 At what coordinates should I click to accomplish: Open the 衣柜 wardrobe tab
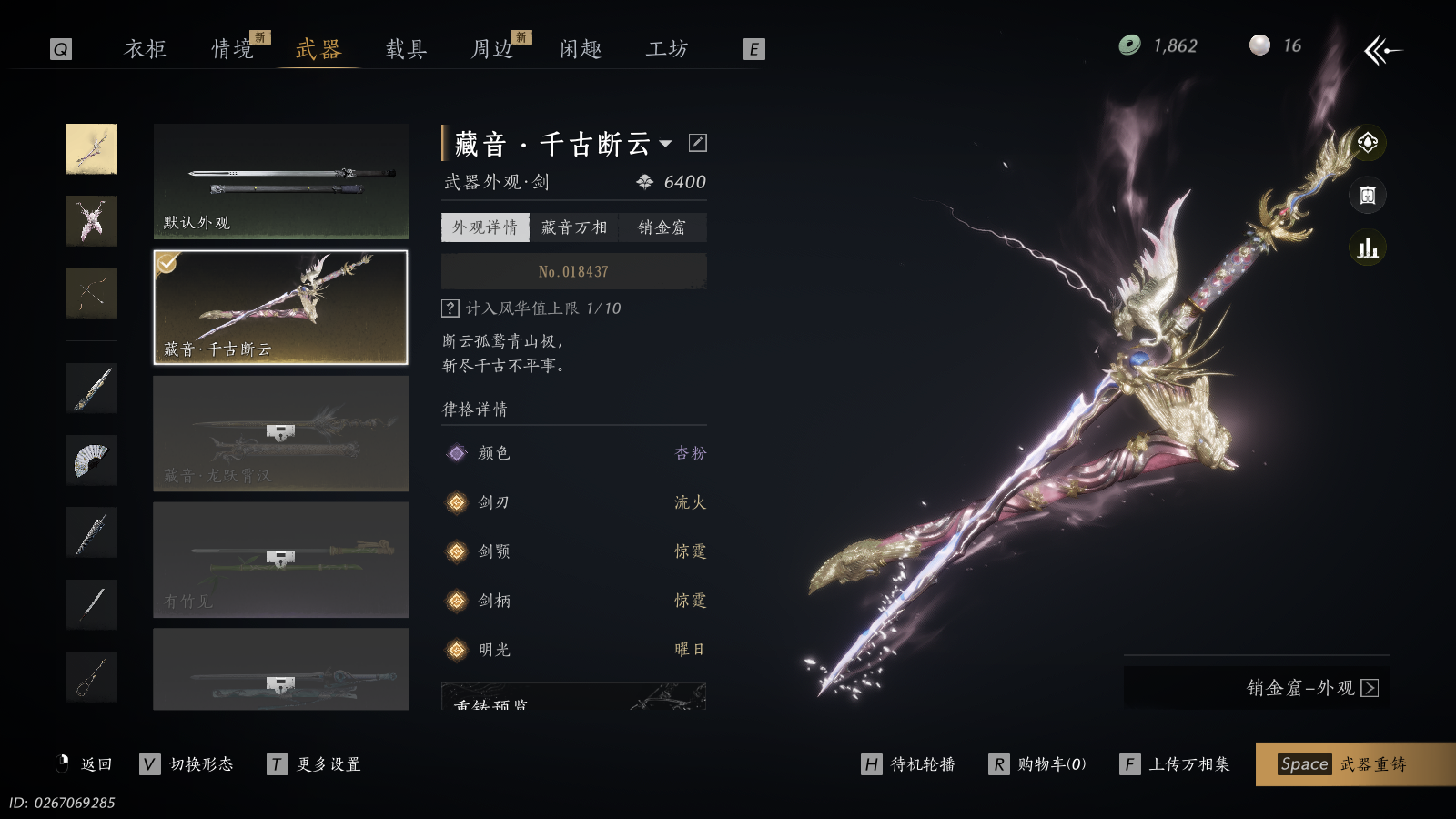146,49
